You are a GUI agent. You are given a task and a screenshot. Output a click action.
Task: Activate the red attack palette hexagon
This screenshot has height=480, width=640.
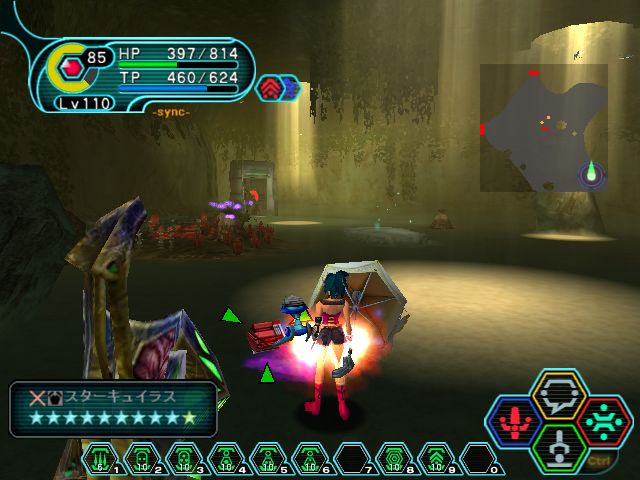coord(513,422)
